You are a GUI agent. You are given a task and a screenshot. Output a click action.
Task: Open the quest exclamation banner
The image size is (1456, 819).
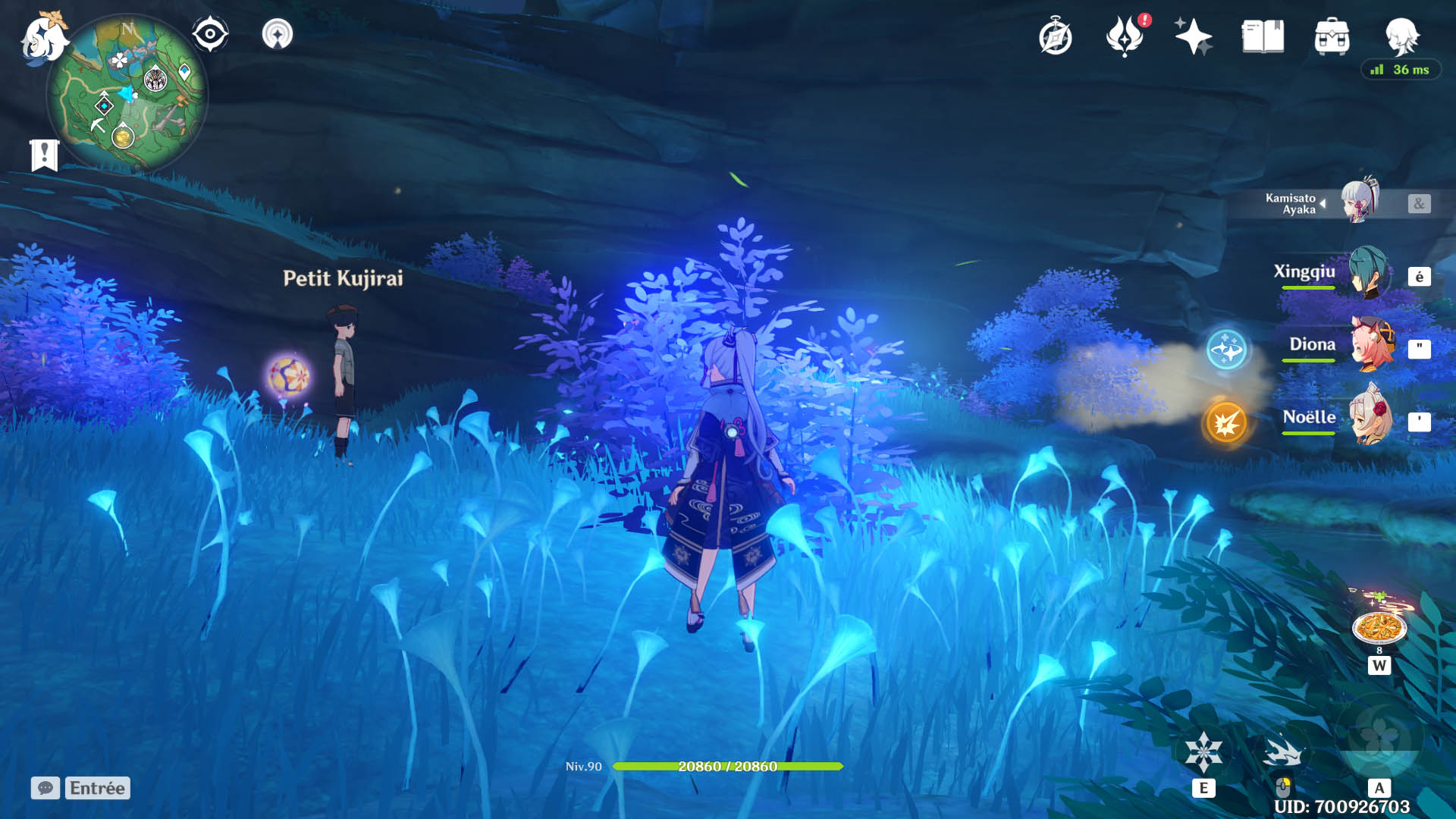(44, 155)
